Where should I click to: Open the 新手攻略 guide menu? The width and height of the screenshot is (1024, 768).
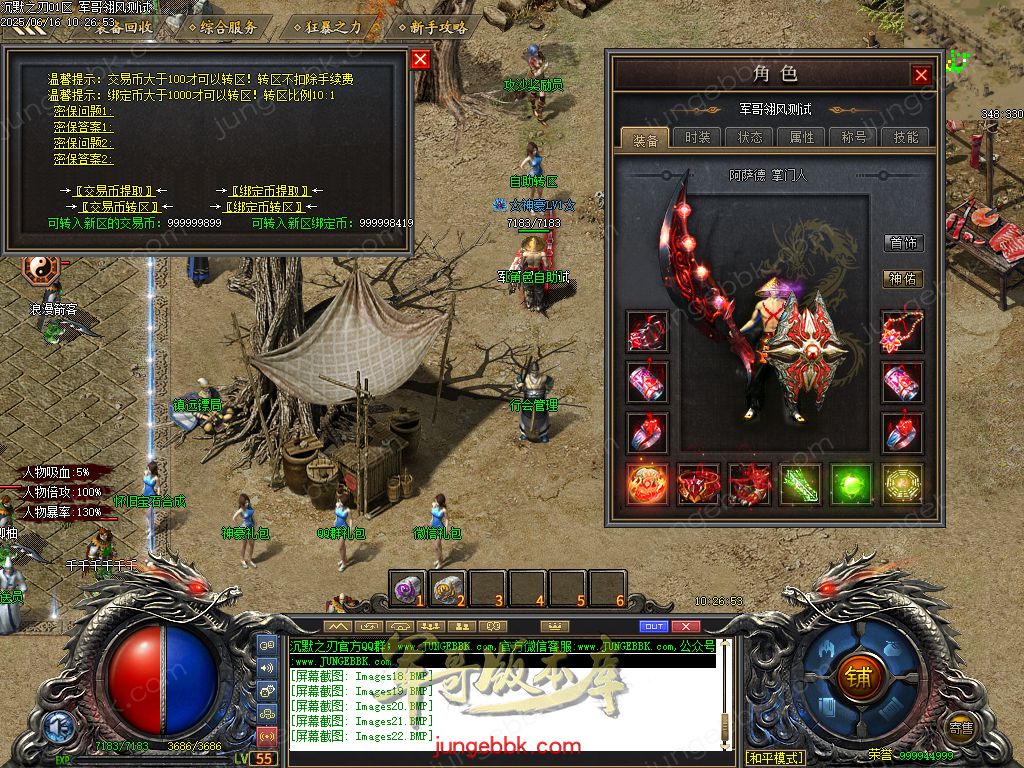[438, 27]
